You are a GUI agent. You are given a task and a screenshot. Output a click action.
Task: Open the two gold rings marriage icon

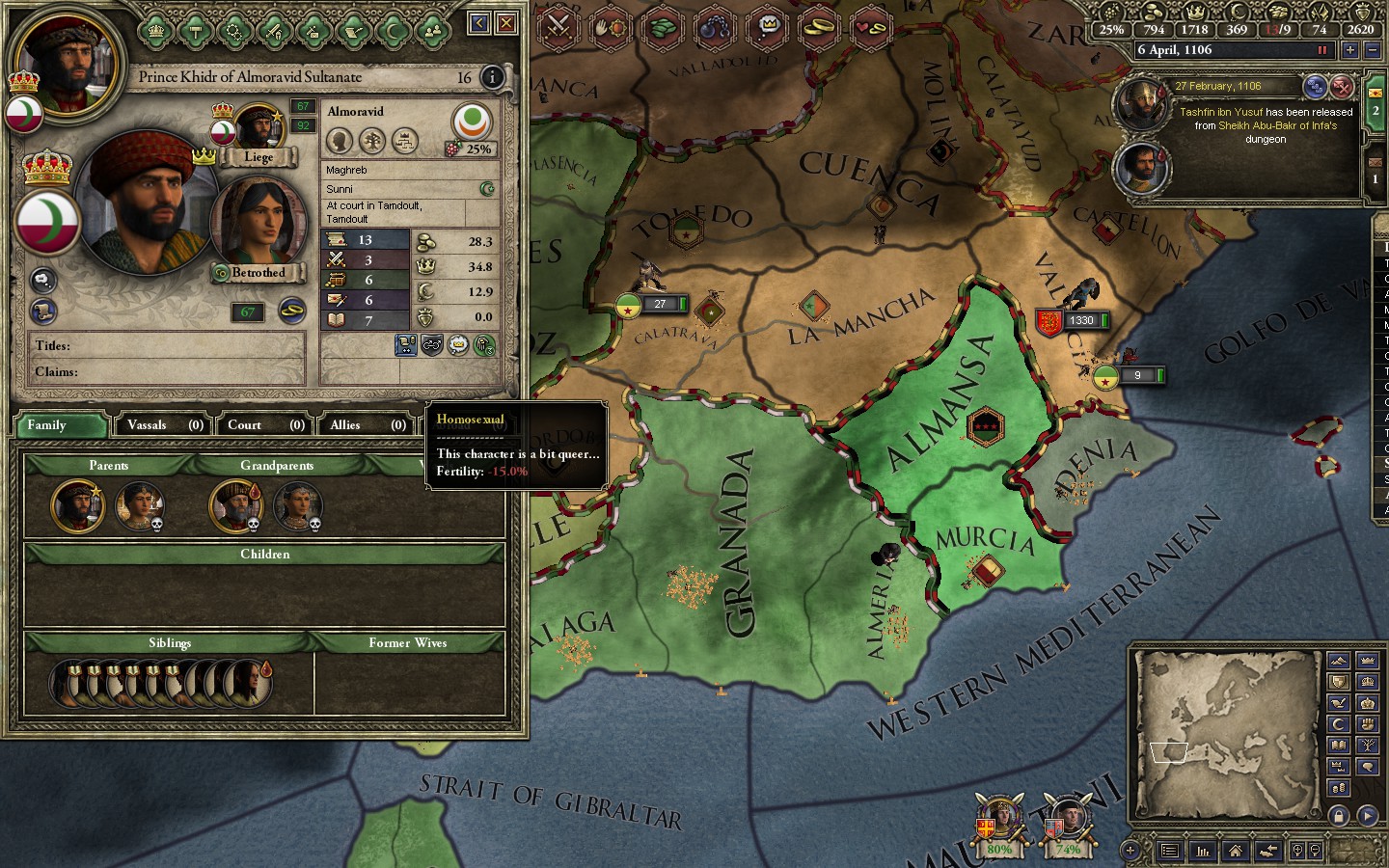819,26
